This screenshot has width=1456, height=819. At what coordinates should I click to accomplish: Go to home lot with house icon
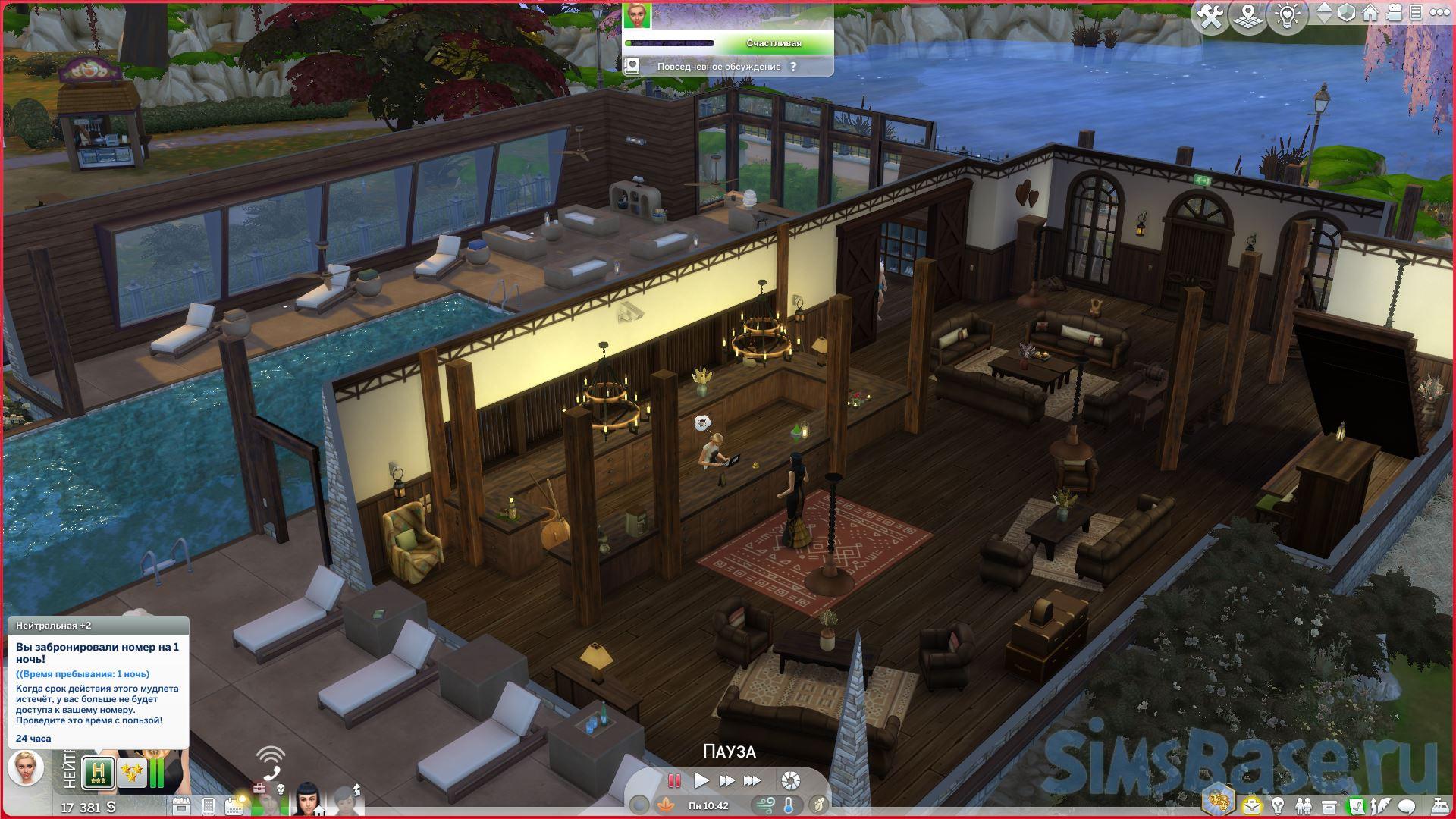tap(1370, 14)
